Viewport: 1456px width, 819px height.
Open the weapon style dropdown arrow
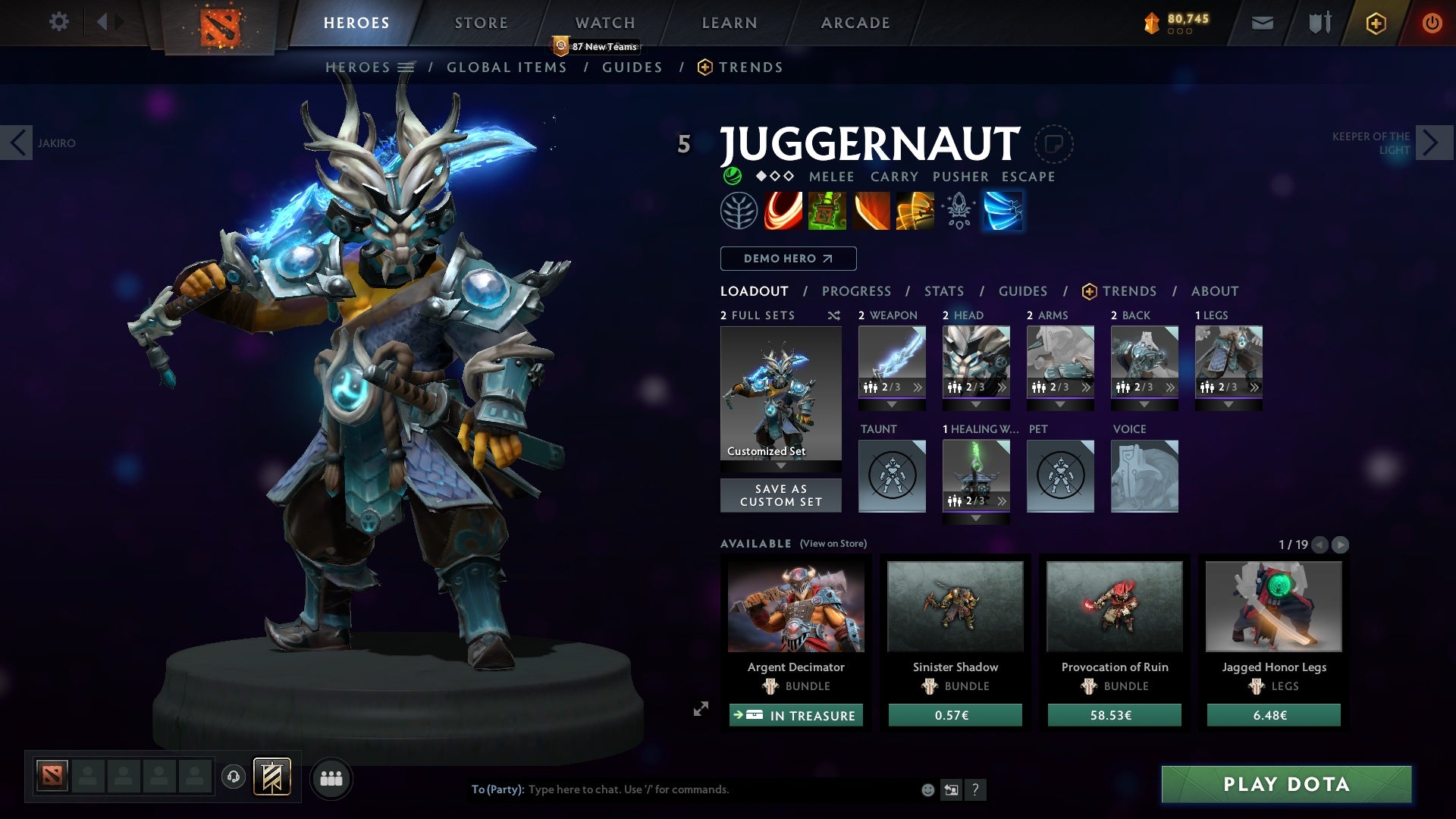892,404
